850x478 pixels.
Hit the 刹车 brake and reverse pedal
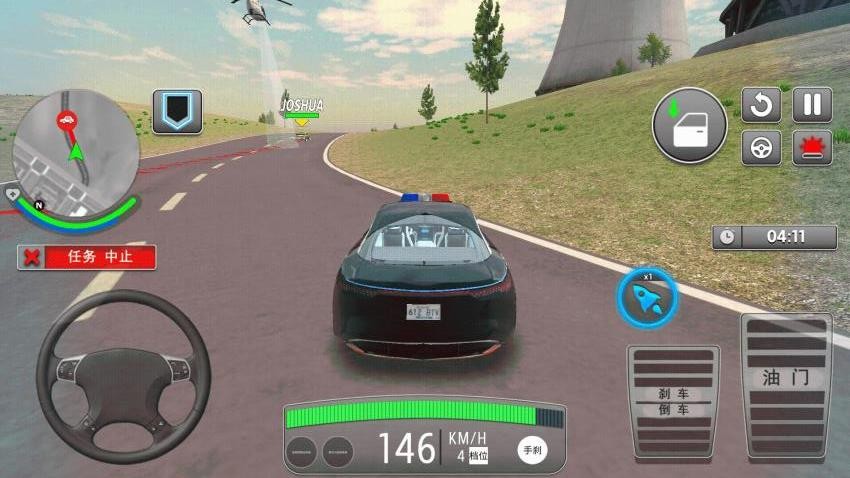[673, 401]
